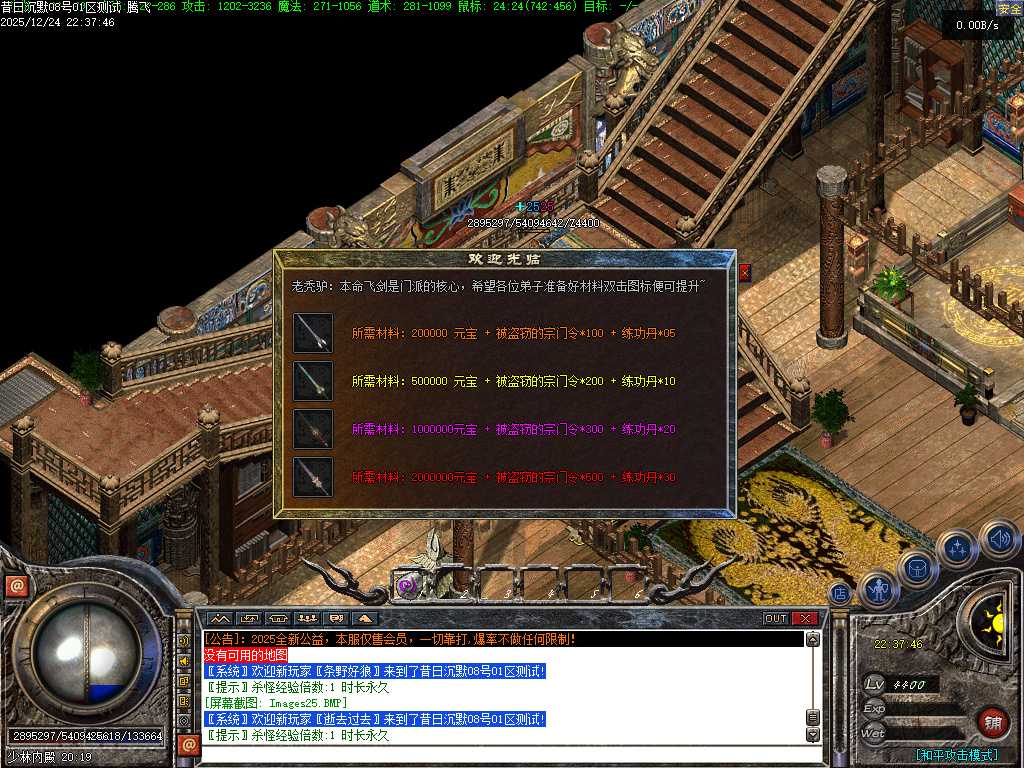This screenshot has height=768, width=1024.
Task: Pick the sword icon costing 1000000 元宝
Action: (312, 429)
